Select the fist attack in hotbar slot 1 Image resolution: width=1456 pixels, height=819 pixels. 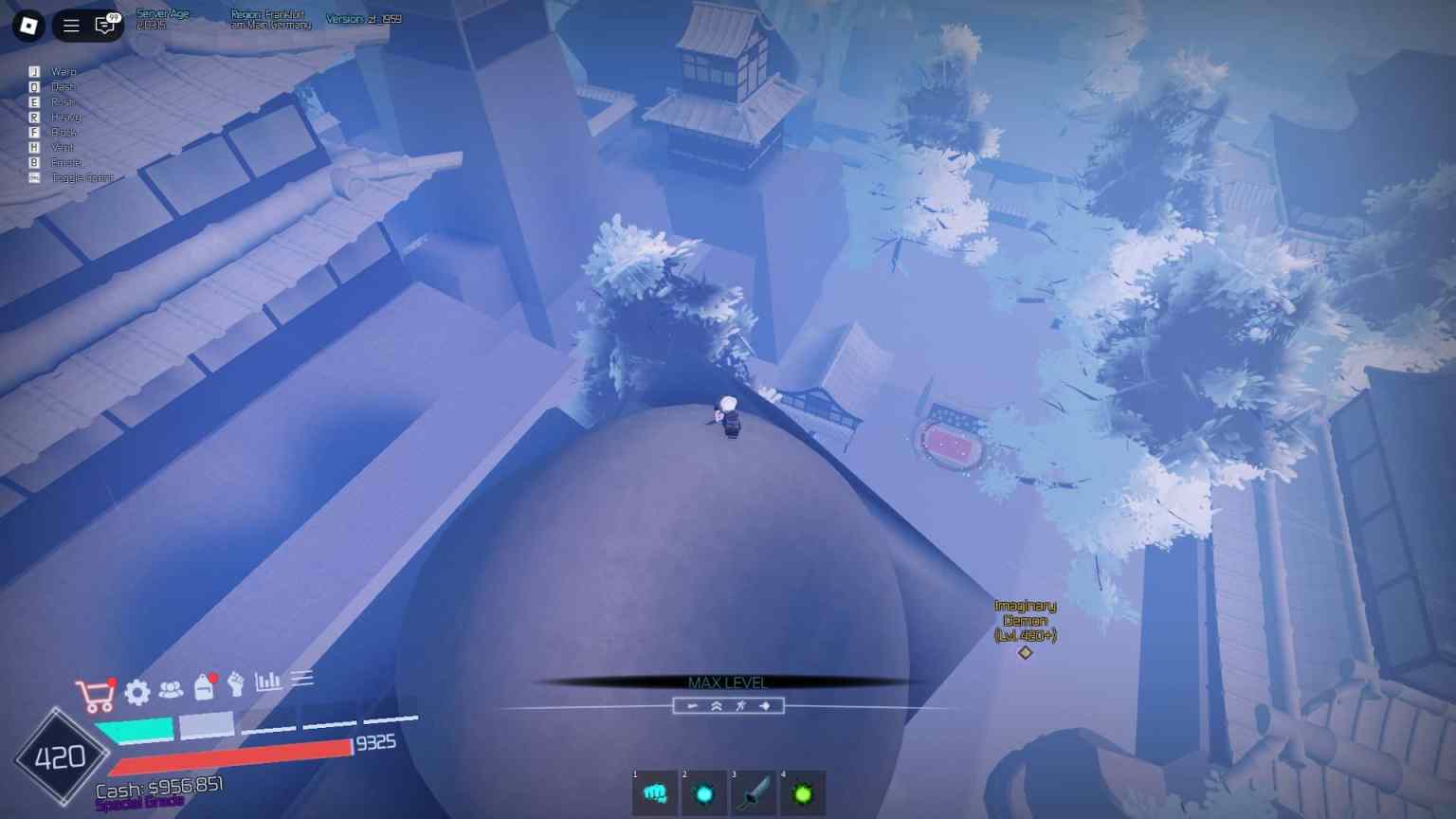[x=654, y=793]
